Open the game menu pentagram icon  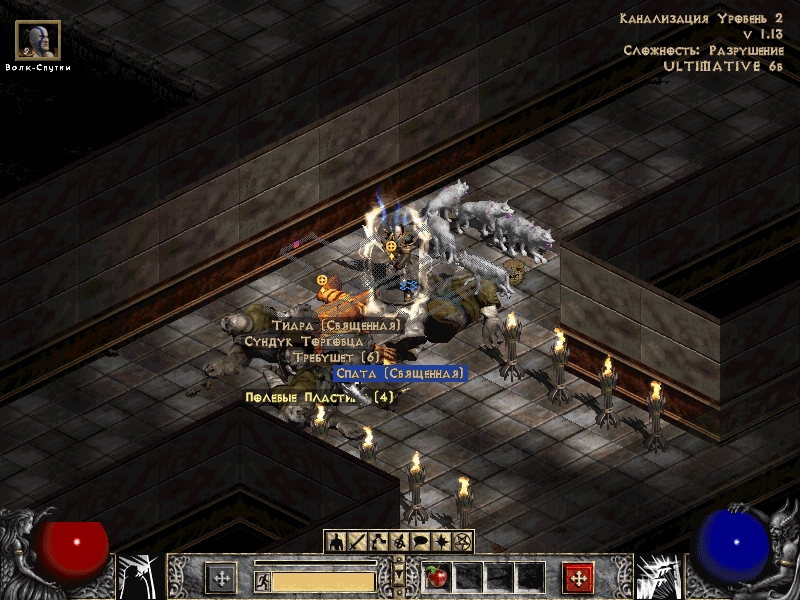461,541
